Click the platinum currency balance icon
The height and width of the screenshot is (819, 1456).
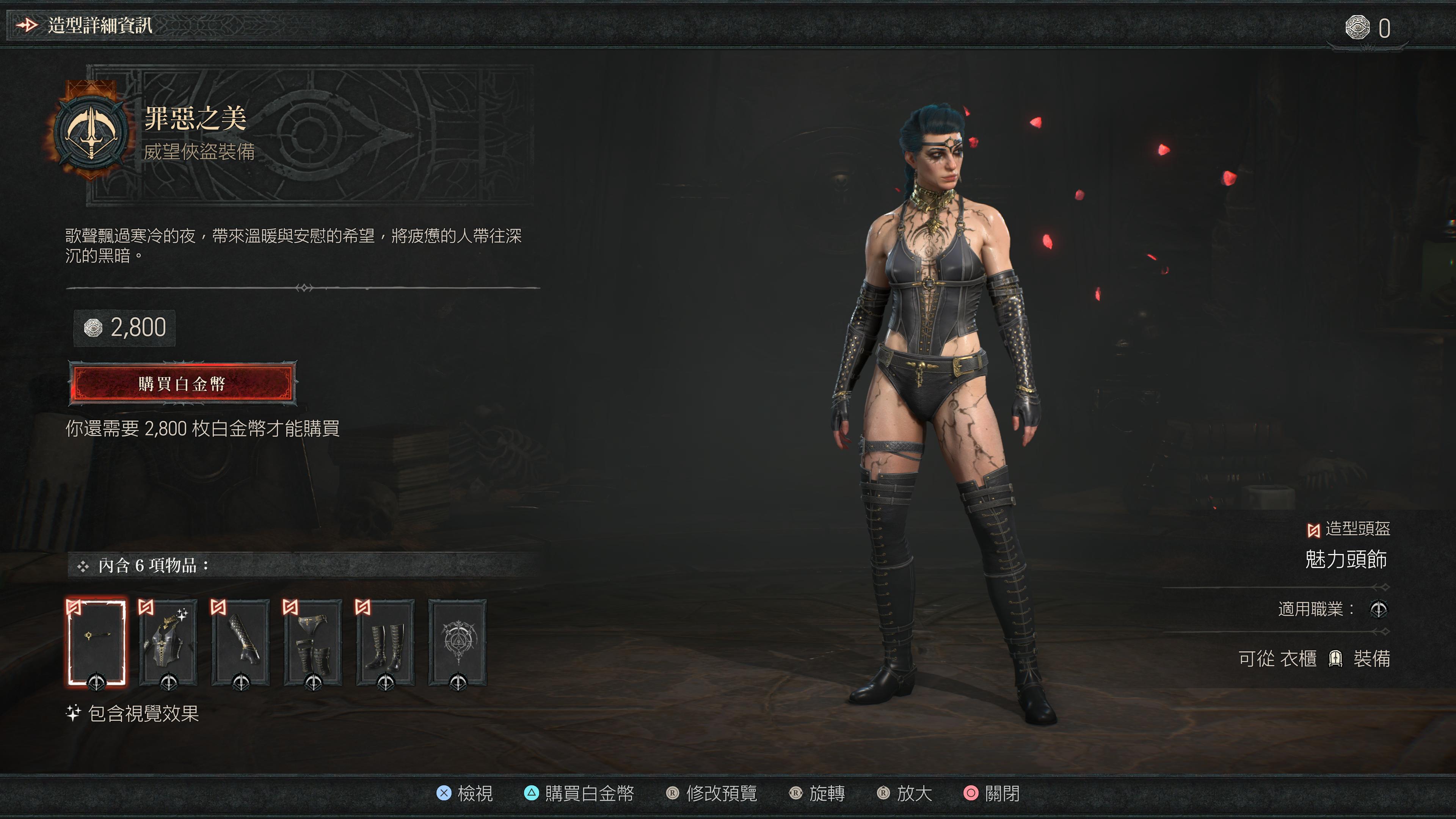[1357, 28]
